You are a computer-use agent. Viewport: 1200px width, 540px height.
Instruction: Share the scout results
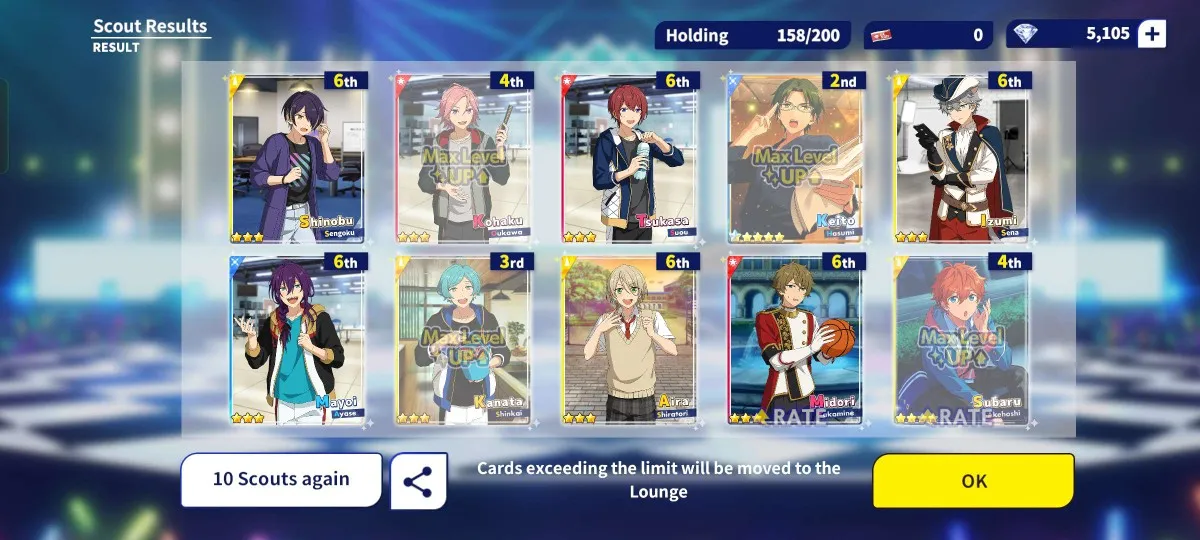click(418, 482)
